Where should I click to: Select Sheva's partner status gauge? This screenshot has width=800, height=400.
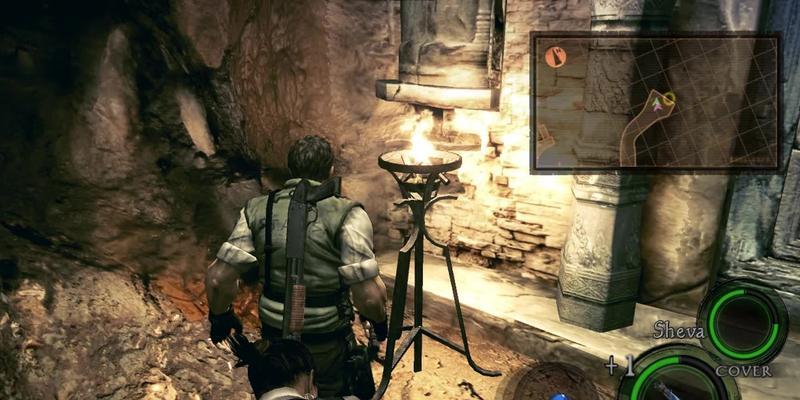point(740,320)
